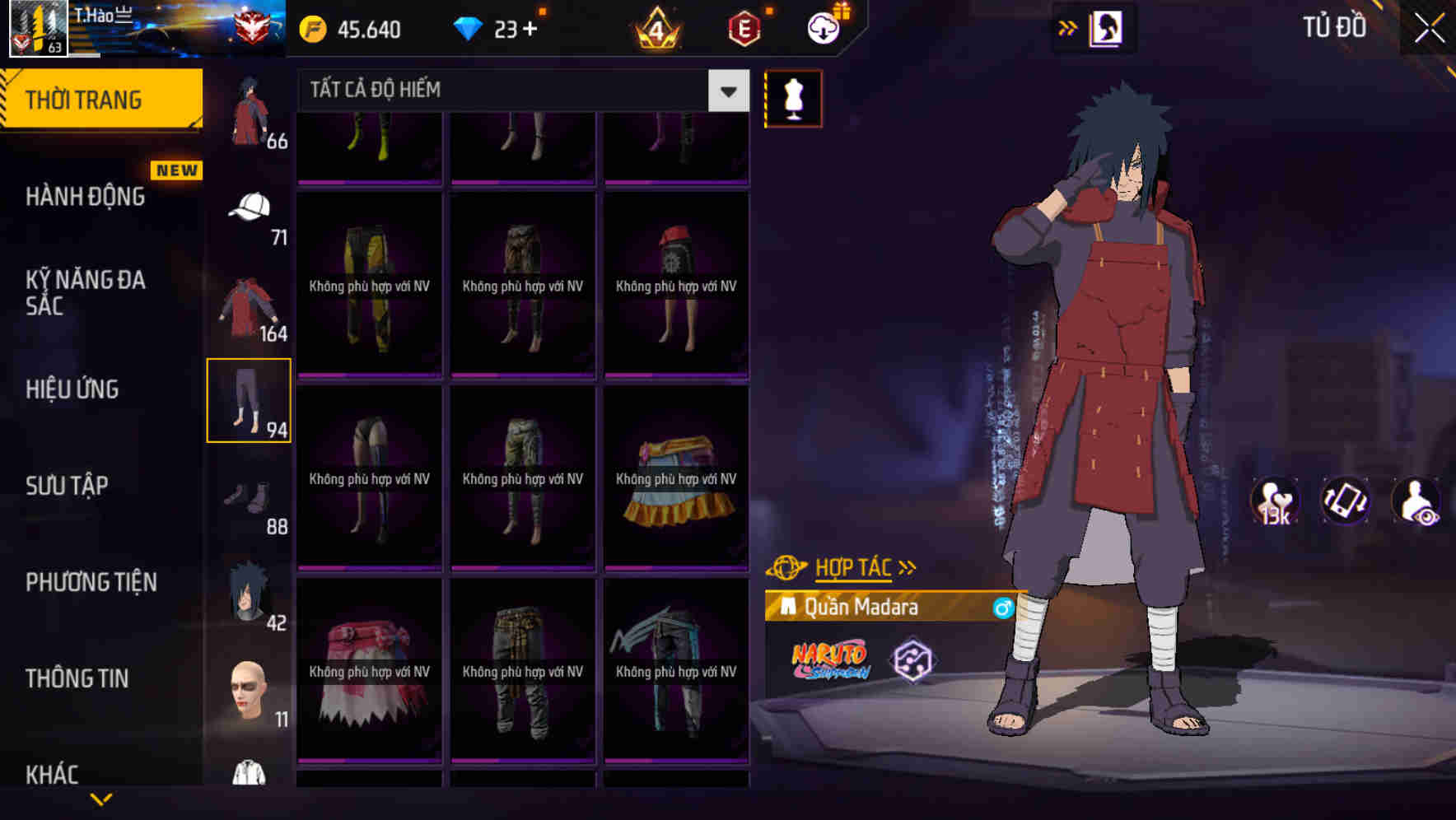Click the mannequin icon above the clothing grid
Screen dimensions: 1456x820
coord(793,100)
